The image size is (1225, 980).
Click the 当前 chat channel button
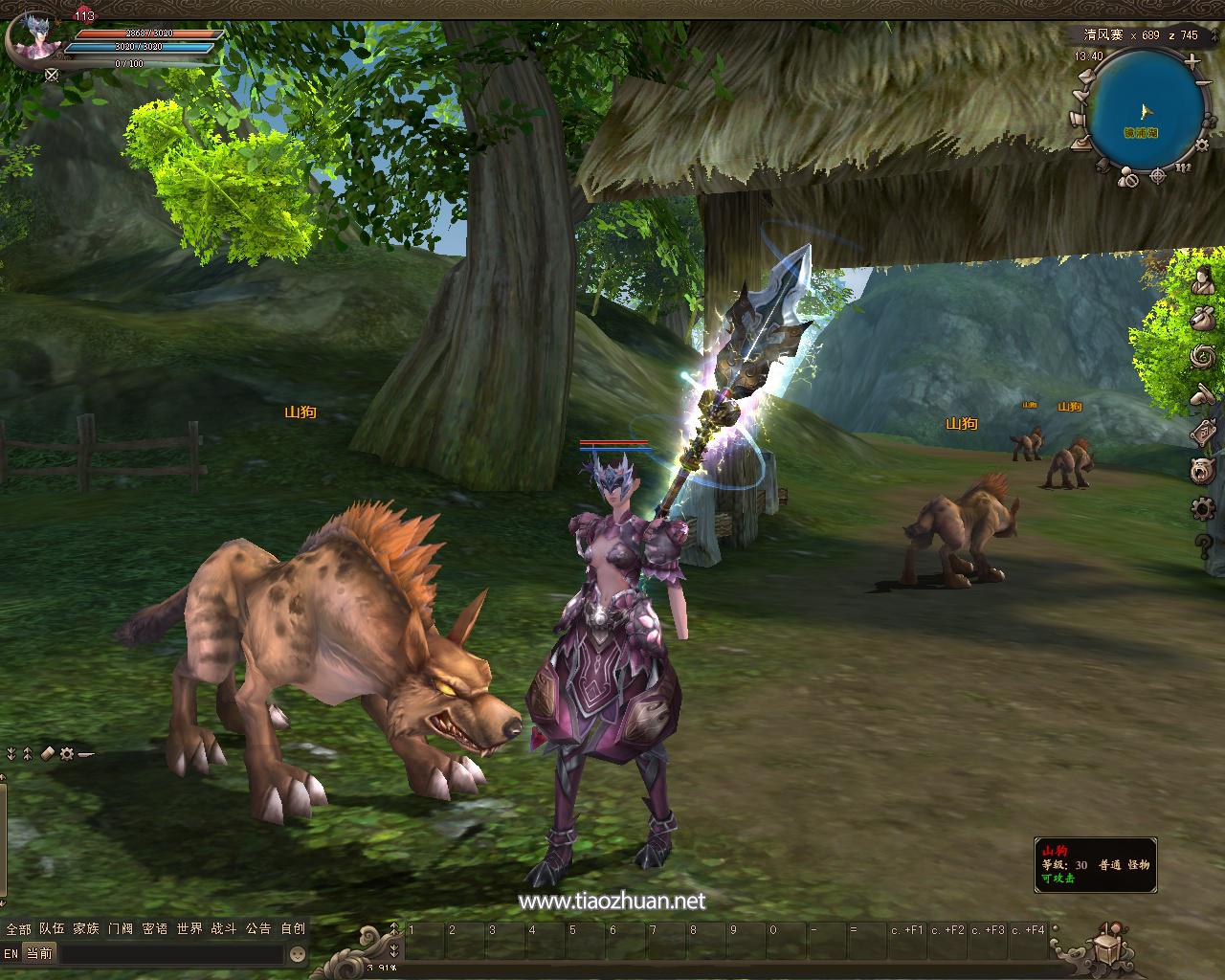point(39,953)
